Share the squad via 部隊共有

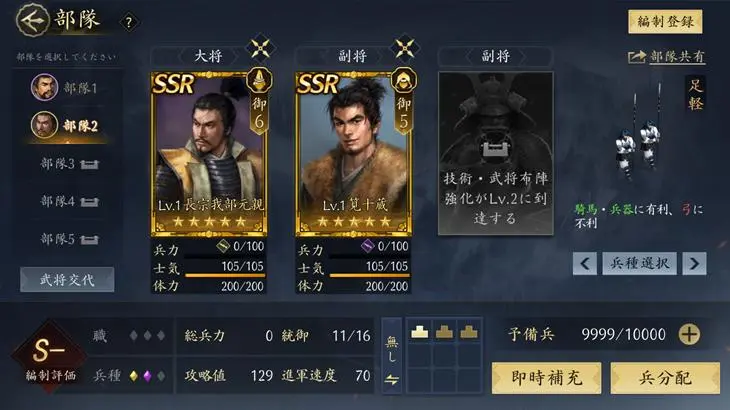pyautogui.click(x=666, y=58)
